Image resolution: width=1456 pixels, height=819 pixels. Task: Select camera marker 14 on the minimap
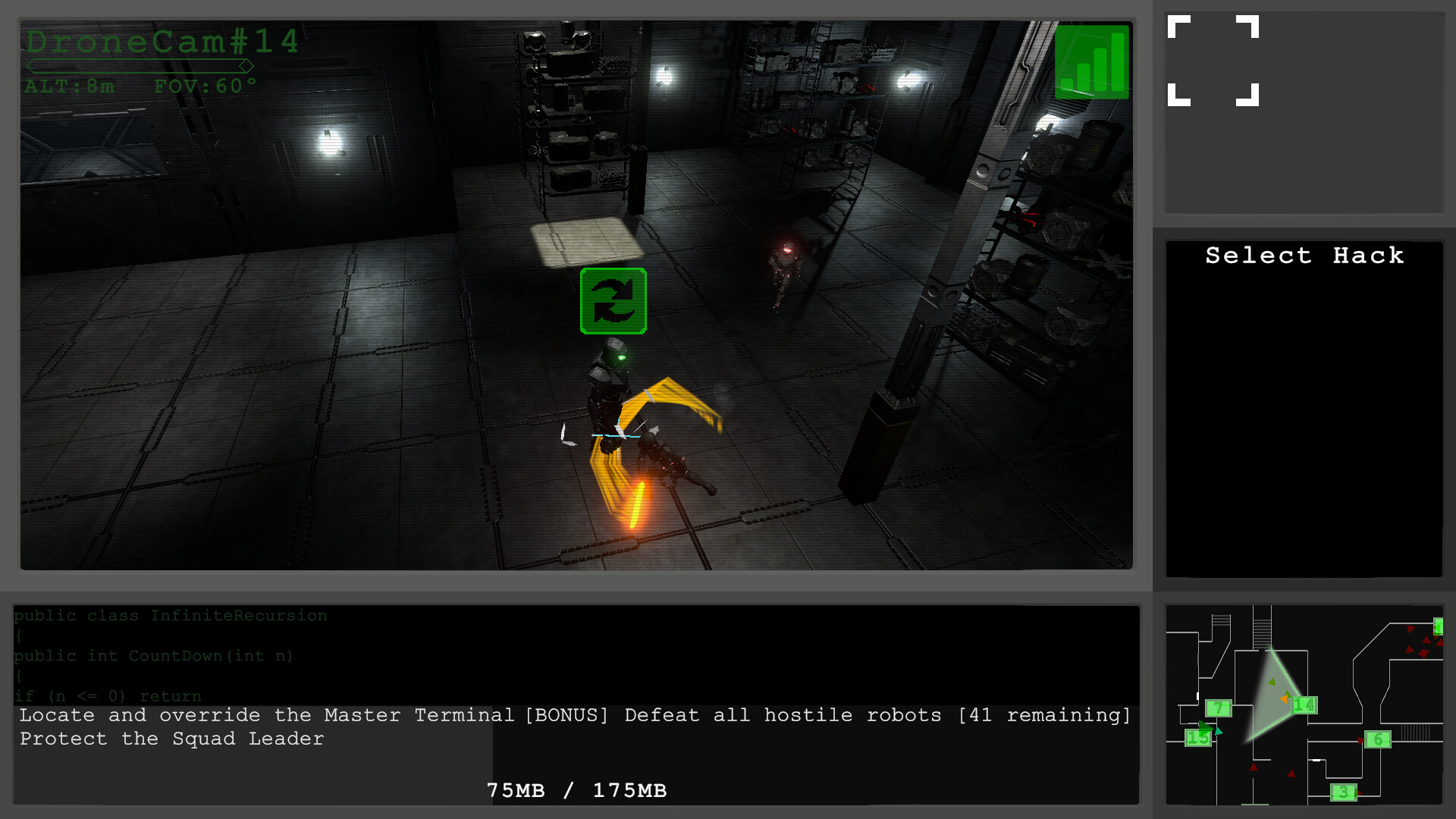(1304, 705)
